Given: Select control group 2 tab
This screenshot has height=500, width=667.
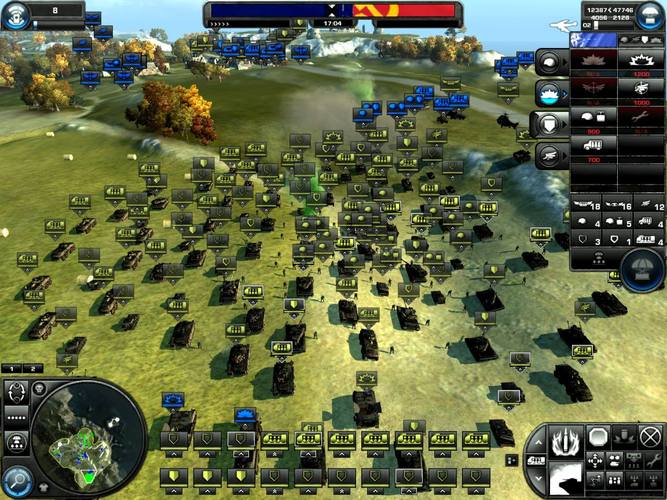Looking at the screenshot, I should pos(32,369).
